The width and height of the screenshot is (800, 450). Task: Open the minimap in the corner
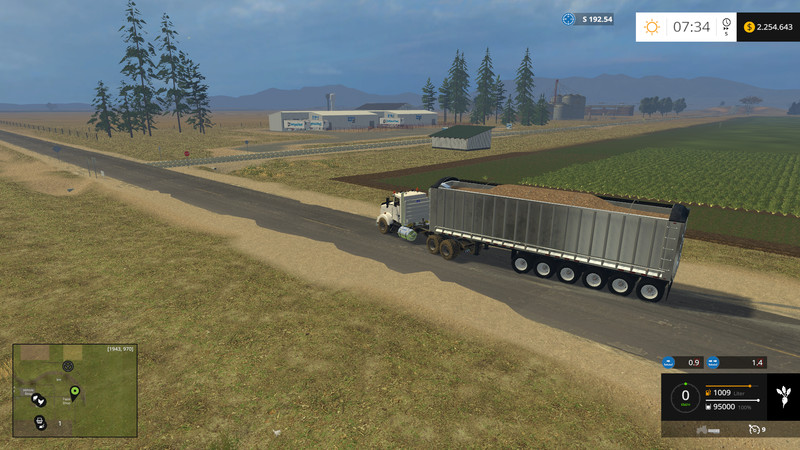[x=74, y=390]
